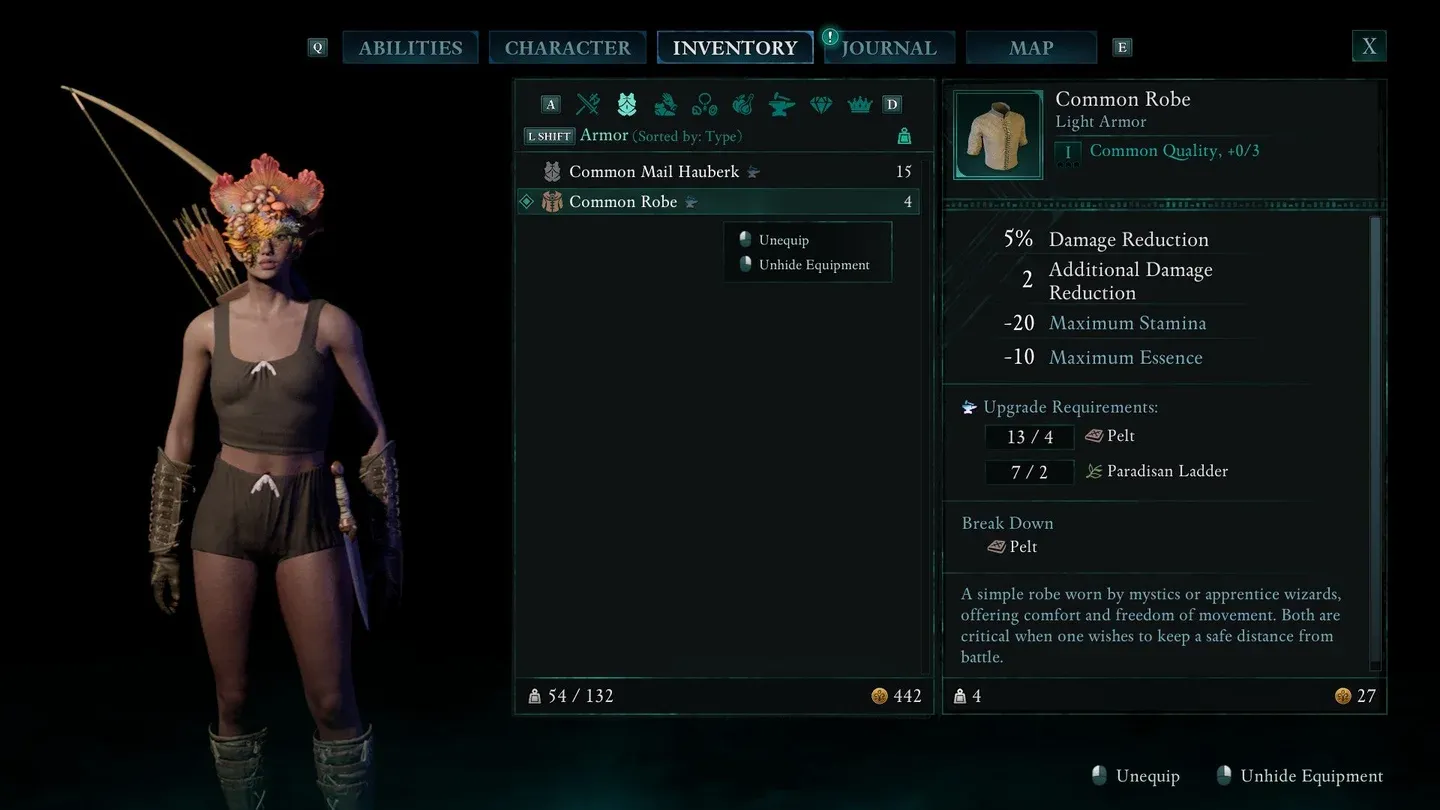
Task: Open the anvil crafting materials category
Action: pyautogui.click(x=782, y=104)
